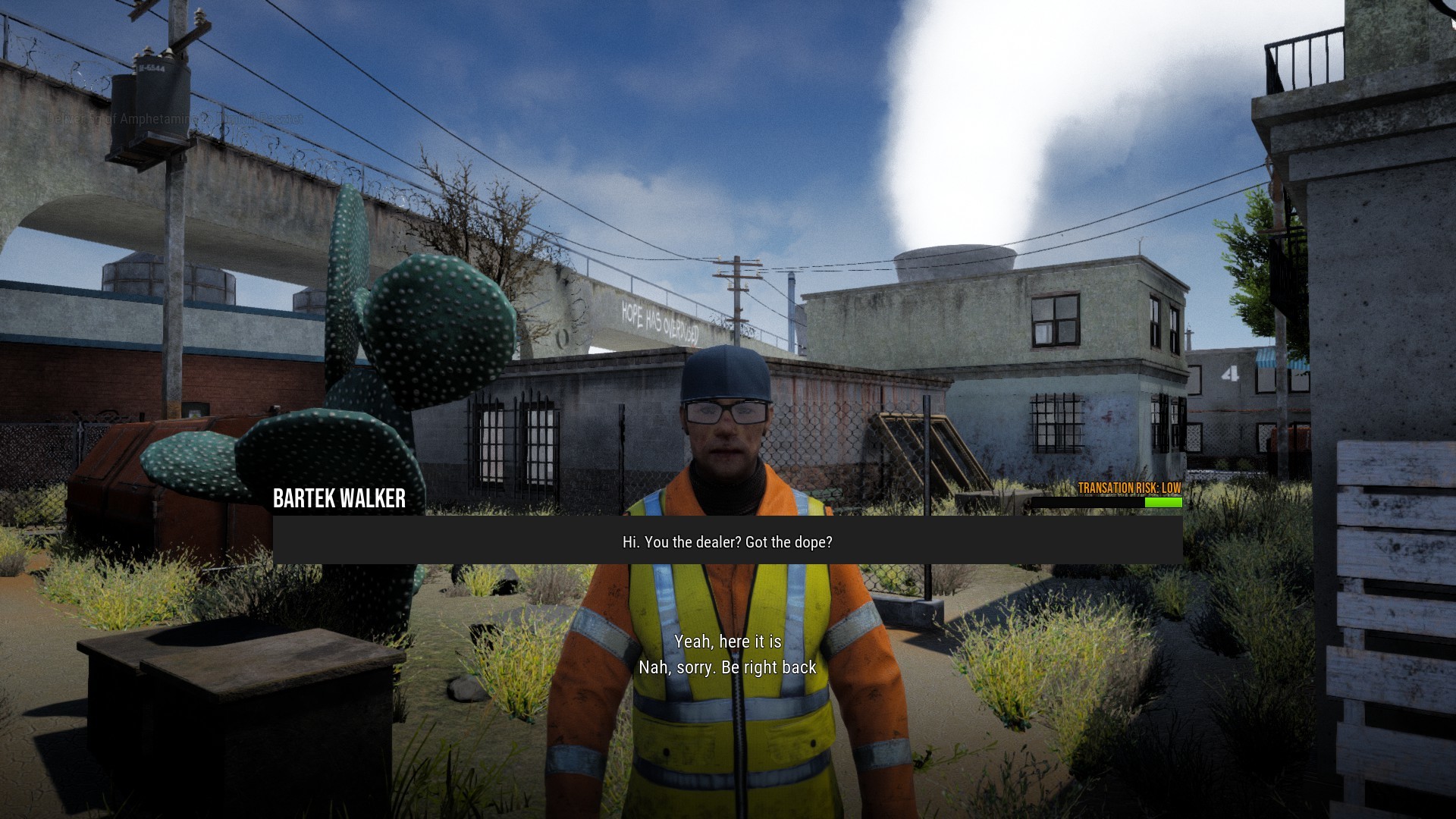Click Bartek's black eyeglasses
1456x819 pixels.
(x=726, y=416)
